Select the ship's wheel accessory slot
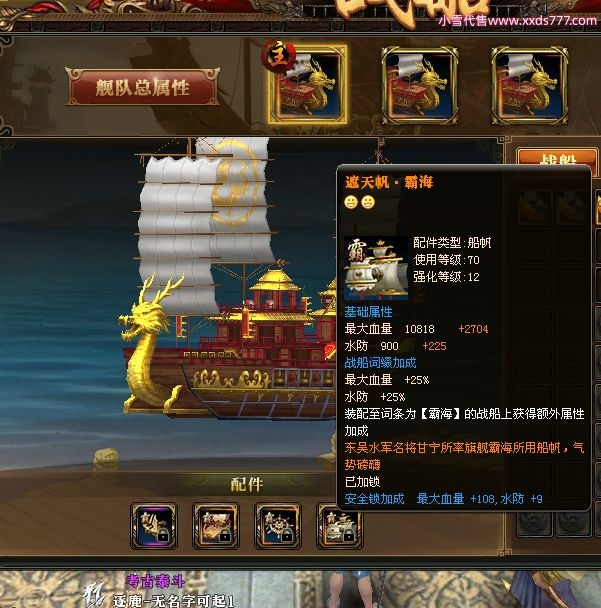This screenshot has height=608, width=601. pos(278,525)
